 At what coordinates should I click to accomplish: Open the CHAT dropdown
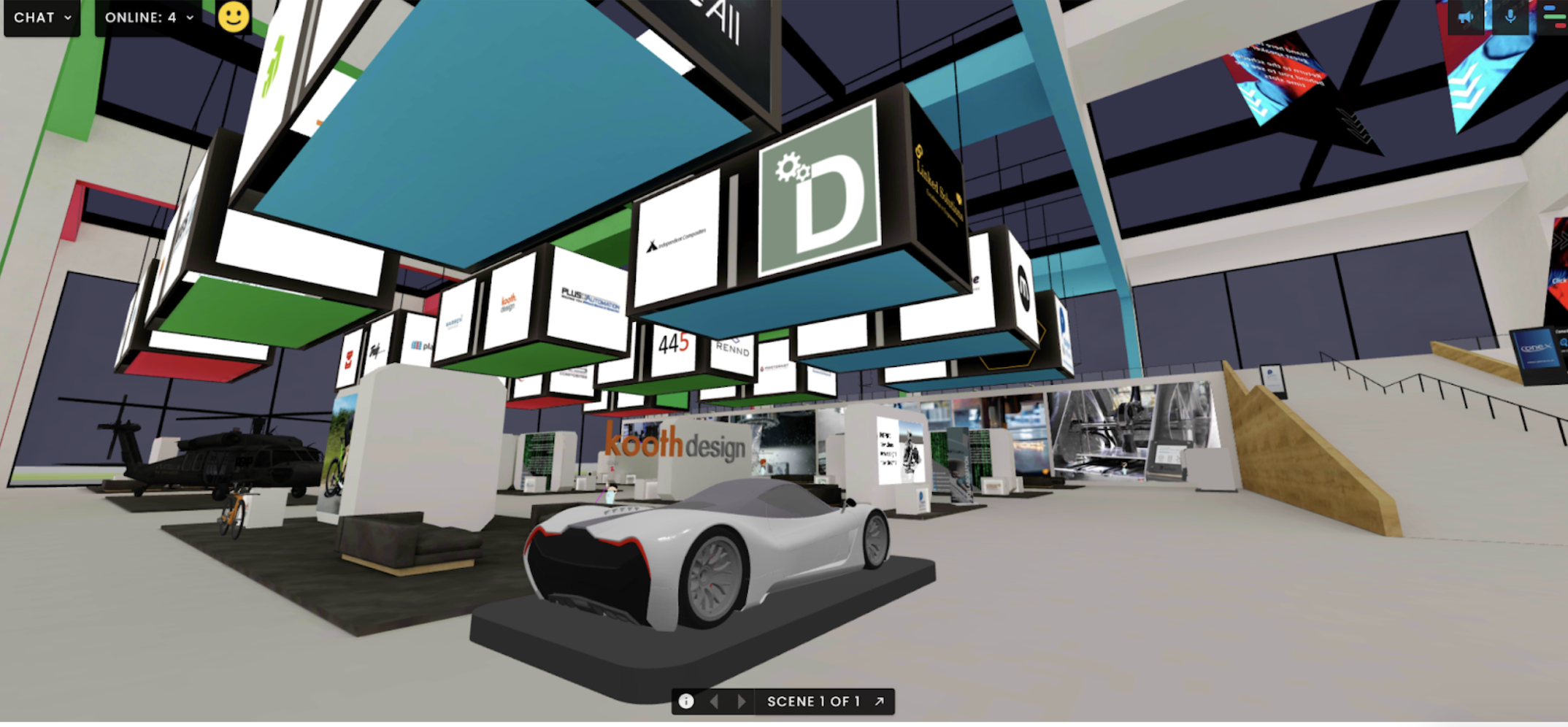(x=42, y=18)
